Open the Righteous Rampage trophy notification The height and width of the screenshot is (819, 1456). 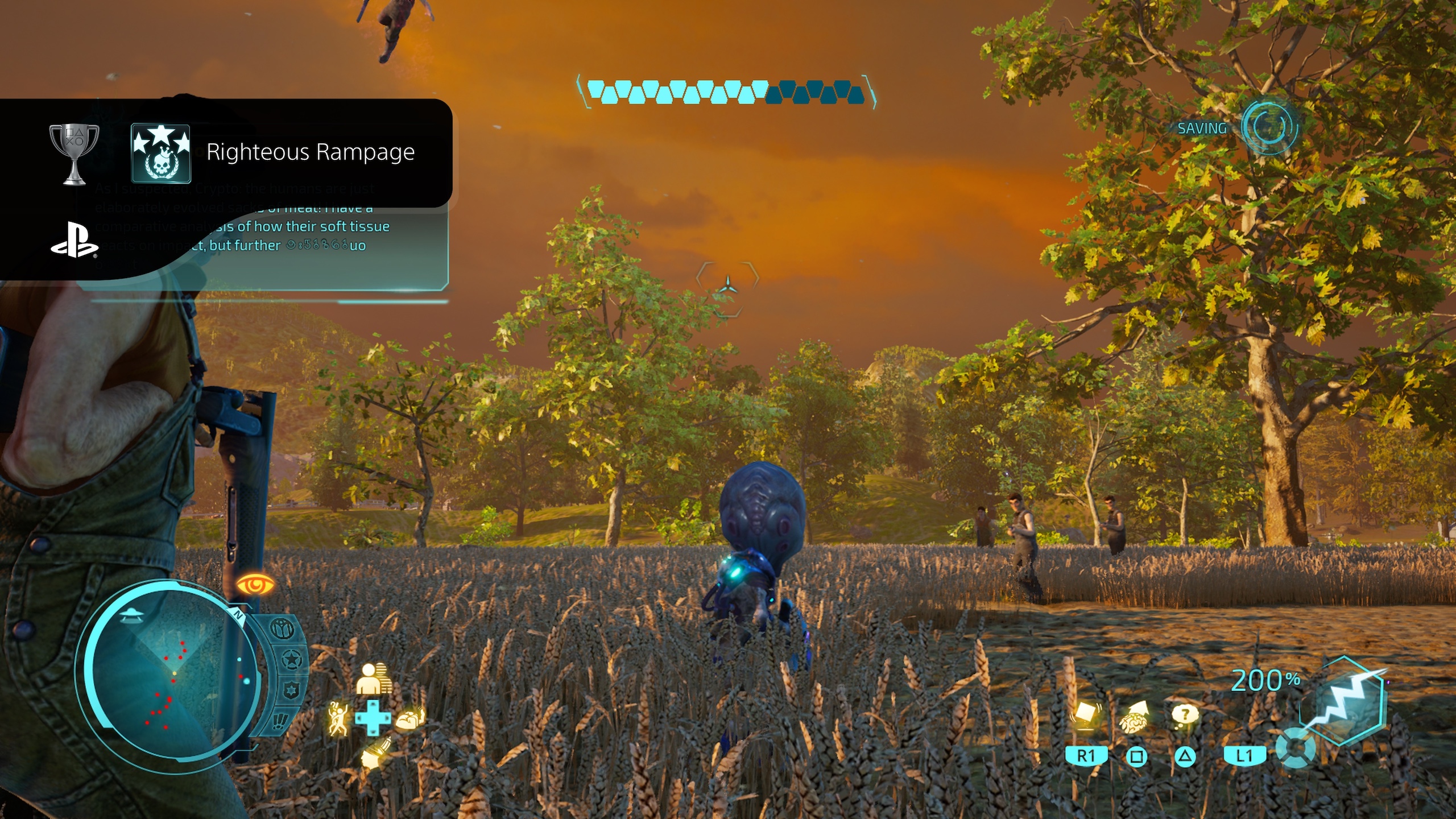pyautogui.click(x=310, y=152)
